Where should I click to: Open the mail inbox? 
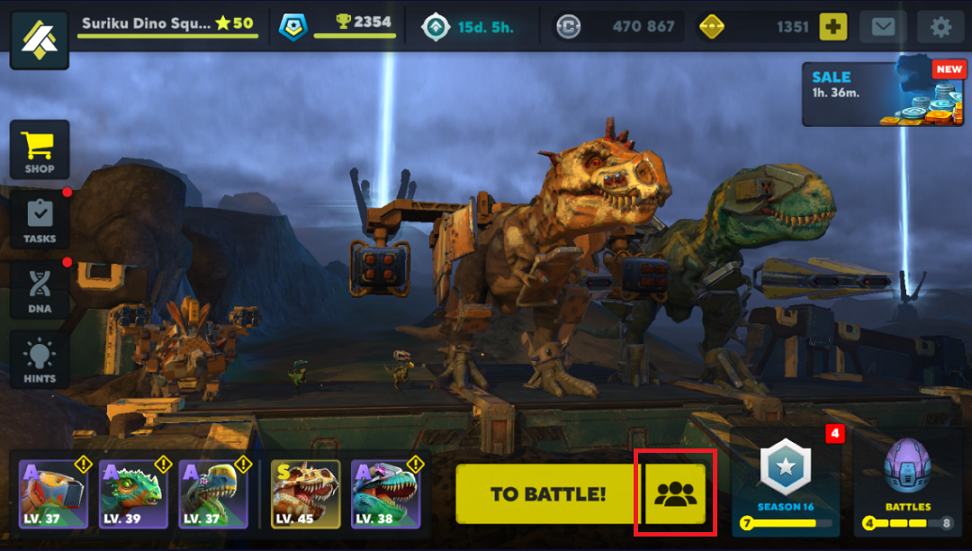[x=883, y=27]
